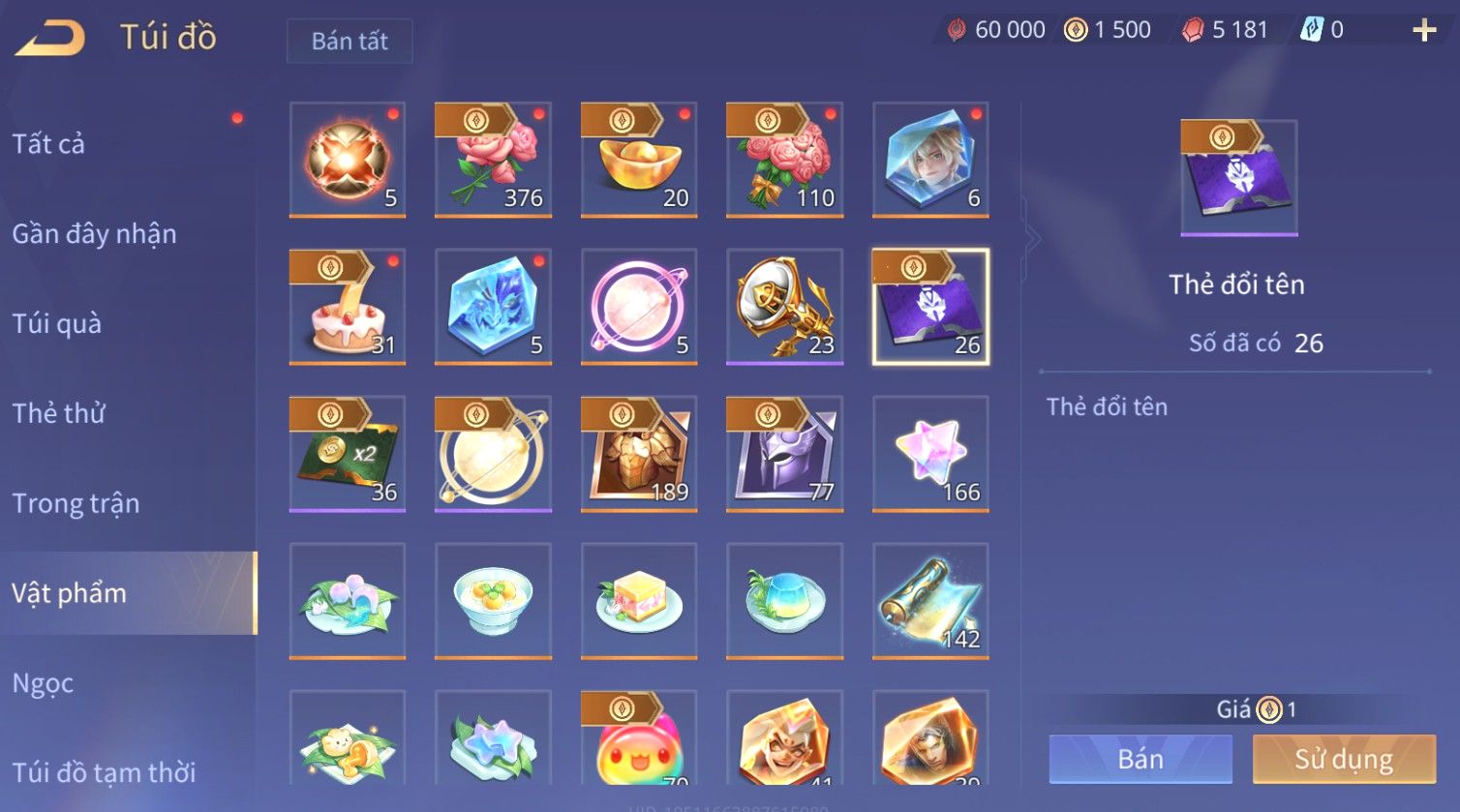The height and width of the screenshot is (812, 1460).
Task: Show the Thẻ thử category
Action: [x=58, y=413]
